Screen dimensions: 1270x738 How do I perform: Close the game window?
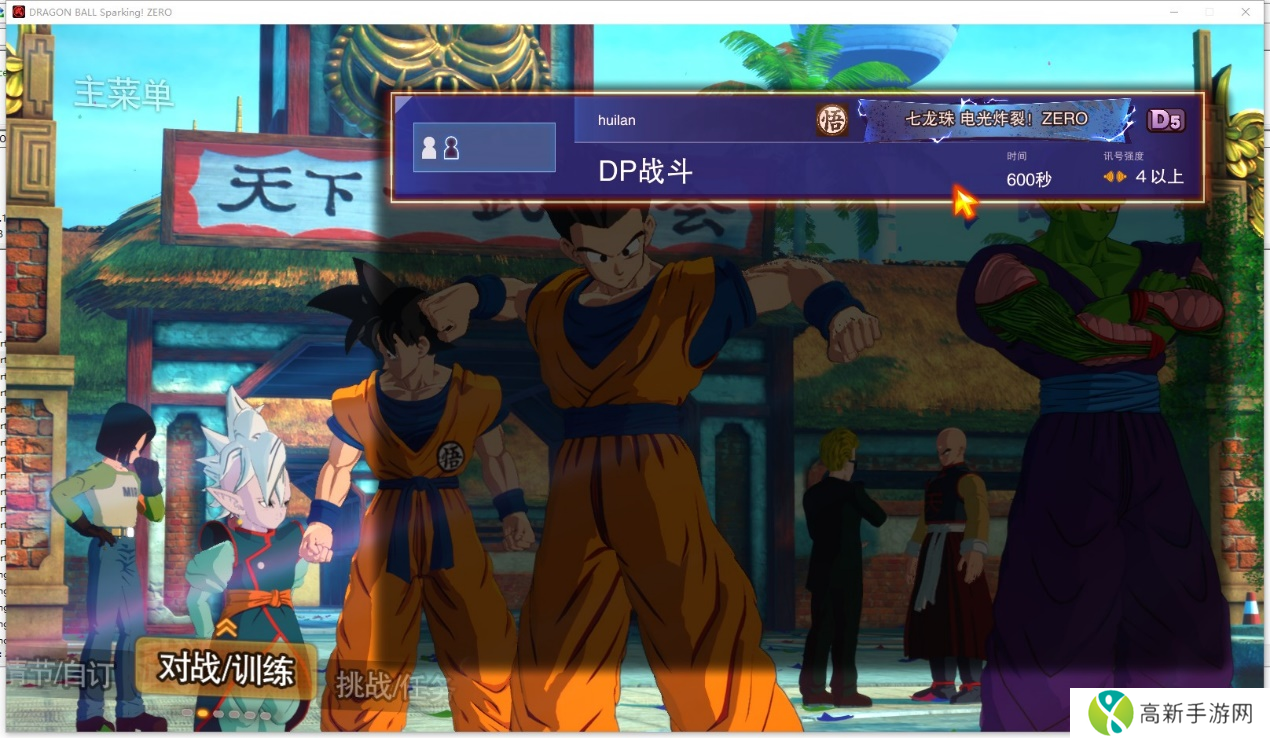(x=1245, y=12)
